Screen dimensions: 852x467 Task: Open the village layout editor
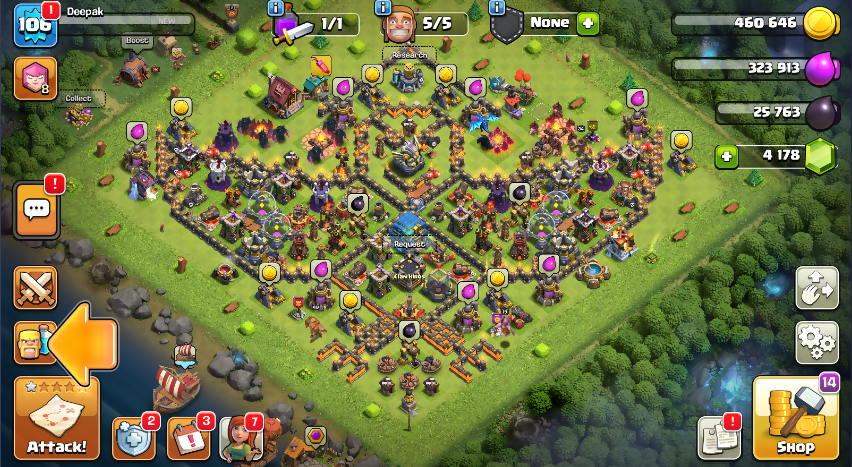[x=816, y=288]
